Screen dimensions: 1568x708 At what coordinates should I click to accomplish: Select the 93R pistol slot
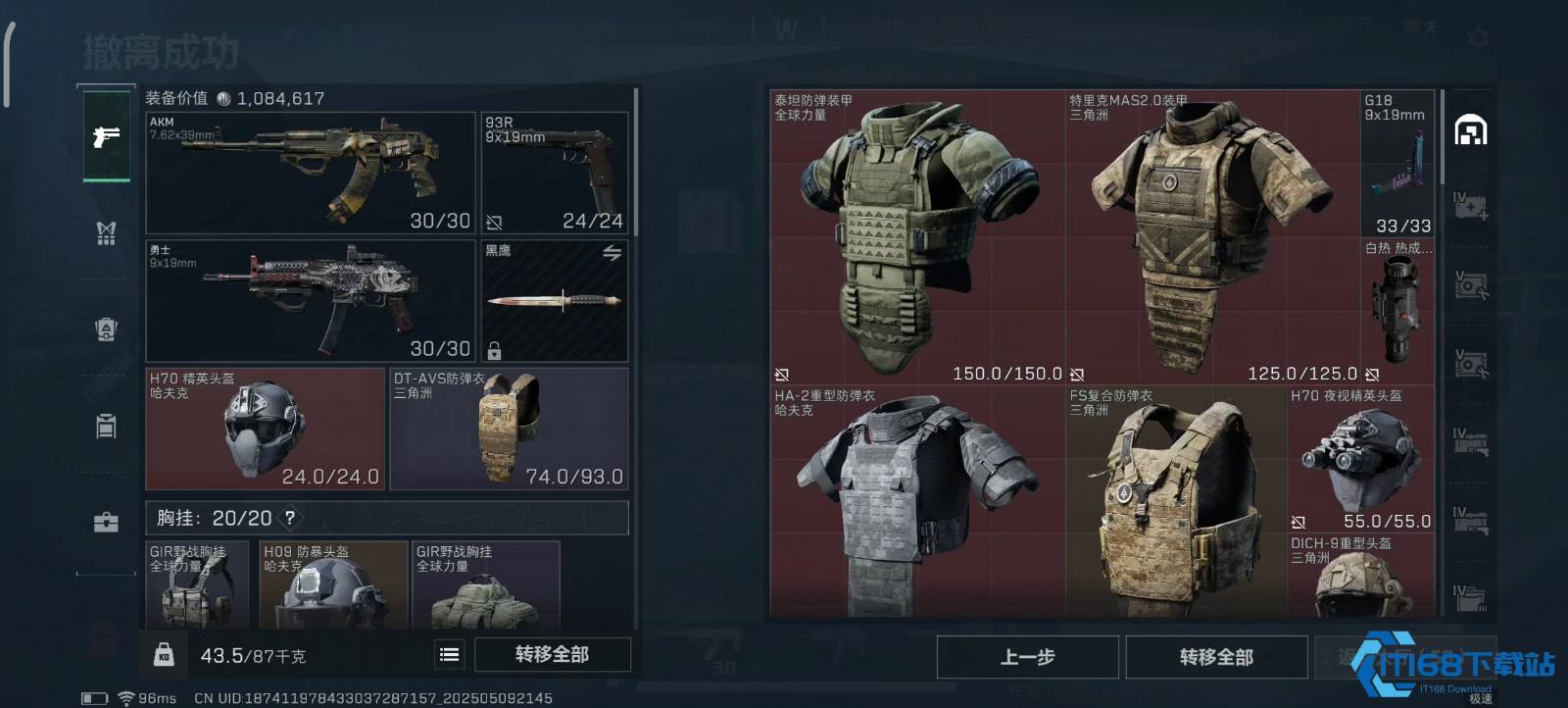pyautogui.click(x=555, y=173)
